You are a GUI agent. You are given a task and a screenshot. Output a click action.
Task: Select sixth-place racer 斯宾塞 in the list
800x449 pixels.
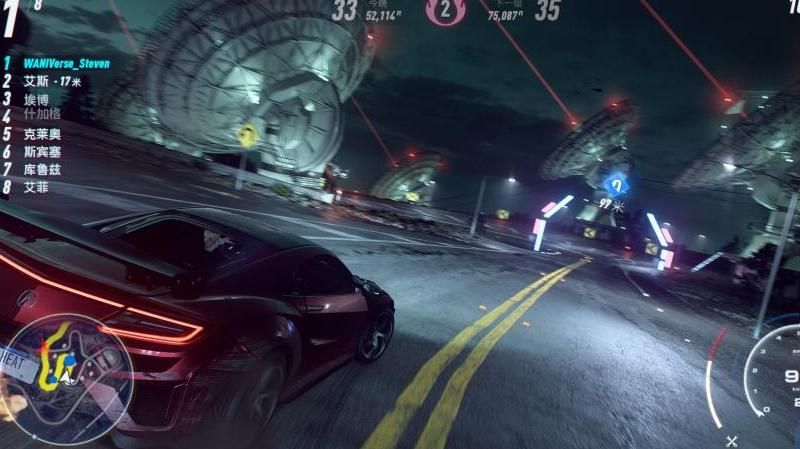pyautogui.click(x=41, y=152)
